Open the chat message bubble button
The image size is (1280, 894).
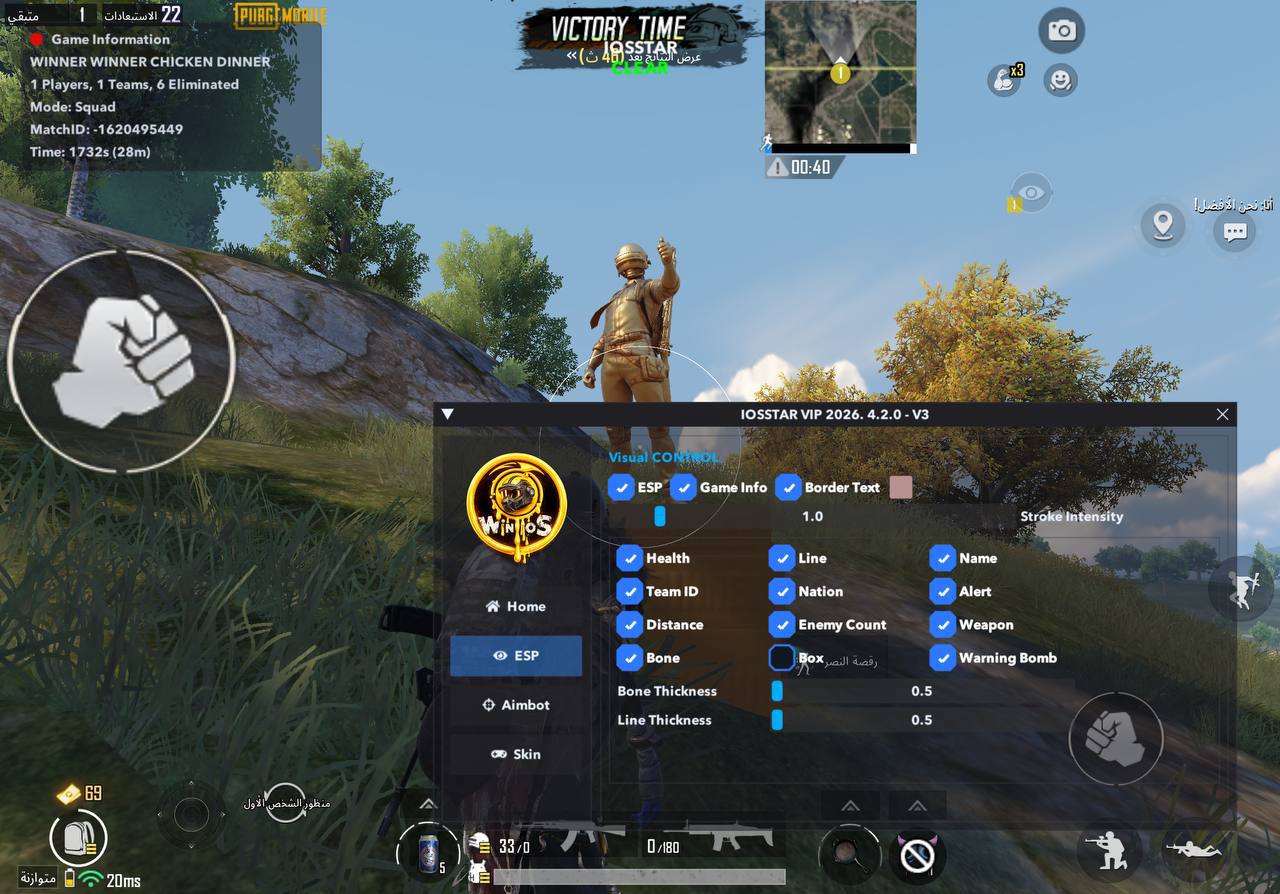click(1235, 231)
